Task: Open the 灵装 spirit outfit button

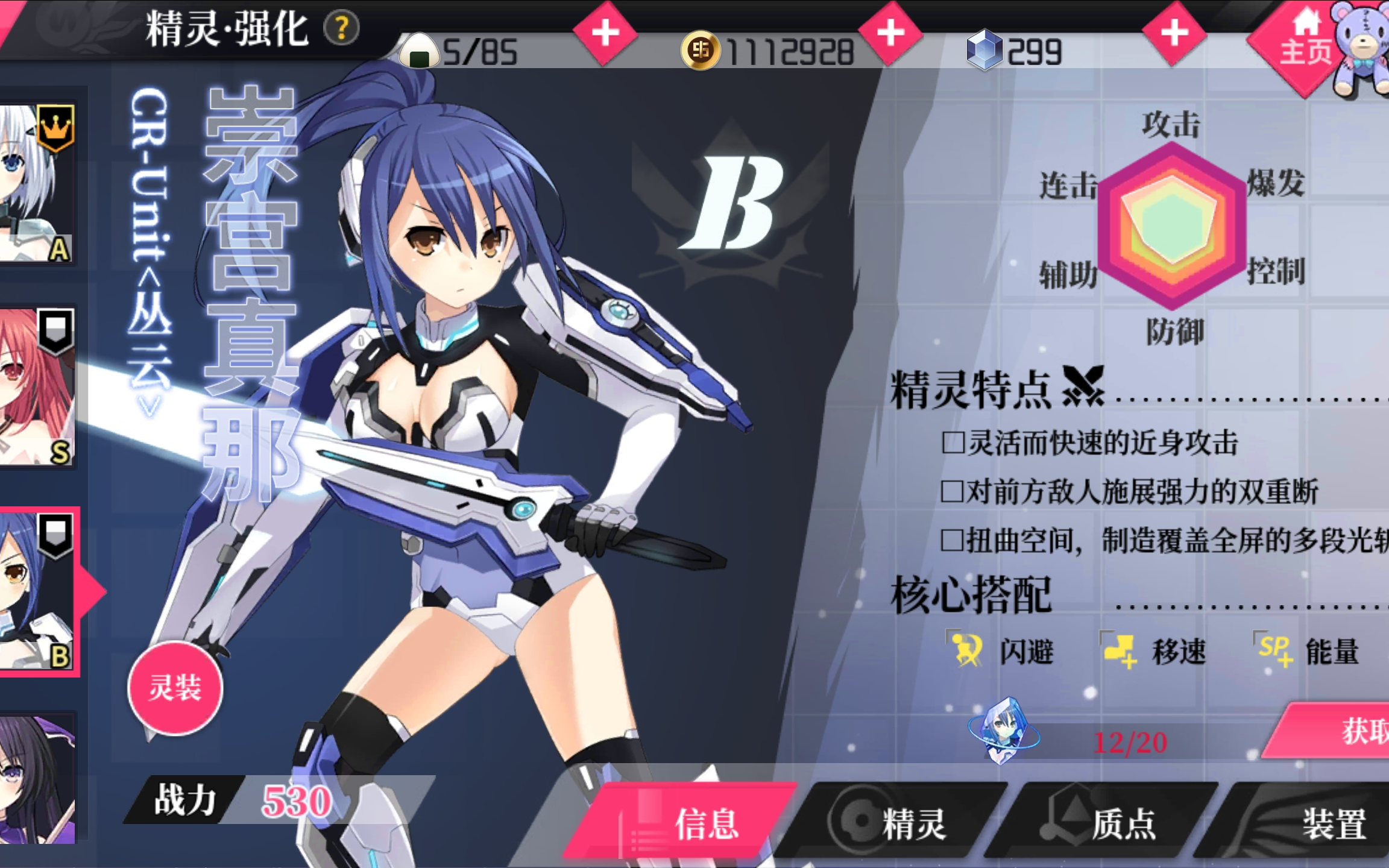Action: 175,688
